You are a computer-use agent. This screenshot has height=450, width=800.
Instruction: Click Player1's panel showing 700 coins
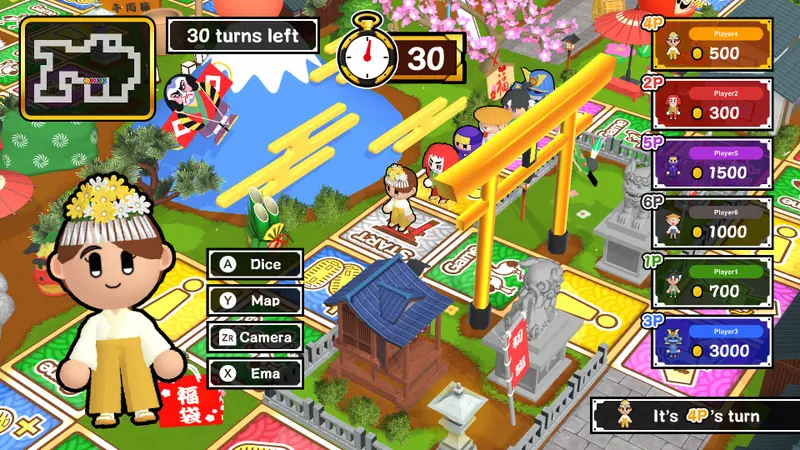click(x=712, y=282)
